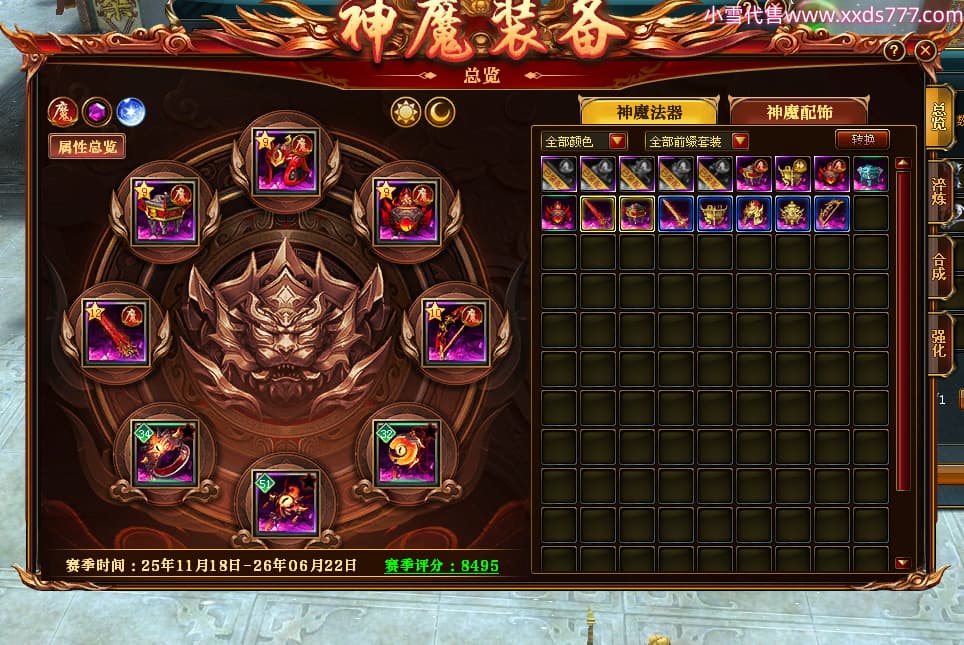Select the red 魔 round icon
This screenshot has width=964, height=645.
coord(63,111)
